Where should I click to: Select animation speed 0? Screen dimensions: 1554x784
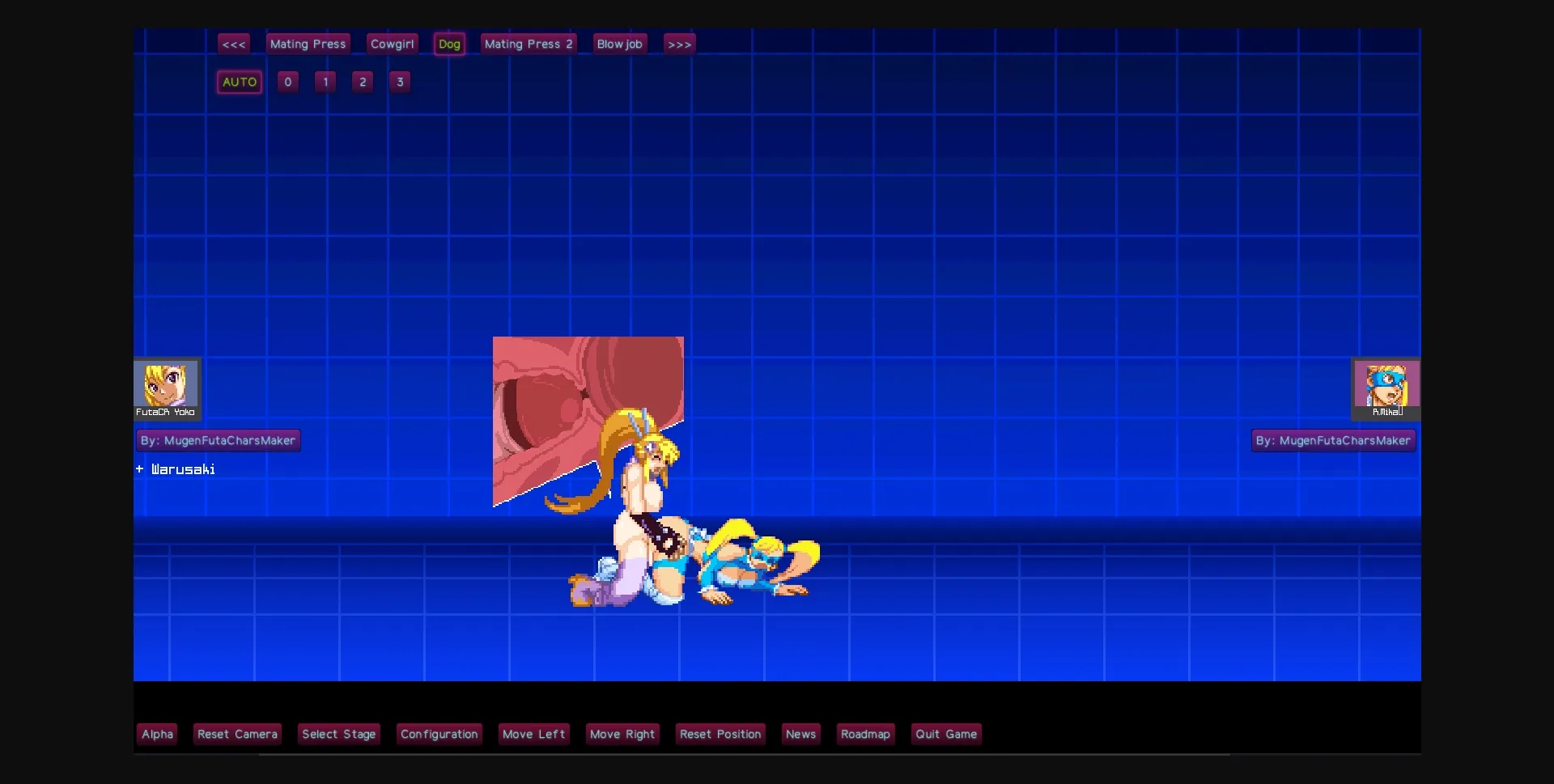[287, 81]
